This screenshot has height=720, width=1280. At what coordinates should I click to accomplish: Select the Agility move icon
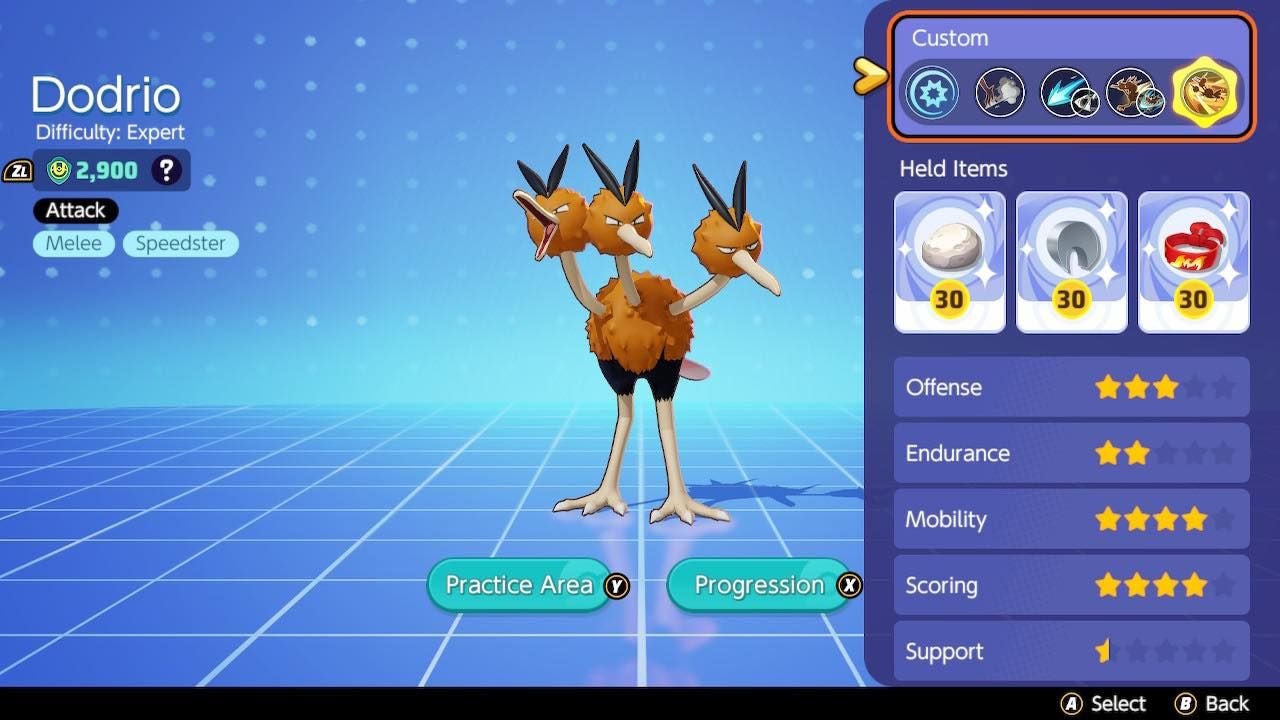point(1067,91)
